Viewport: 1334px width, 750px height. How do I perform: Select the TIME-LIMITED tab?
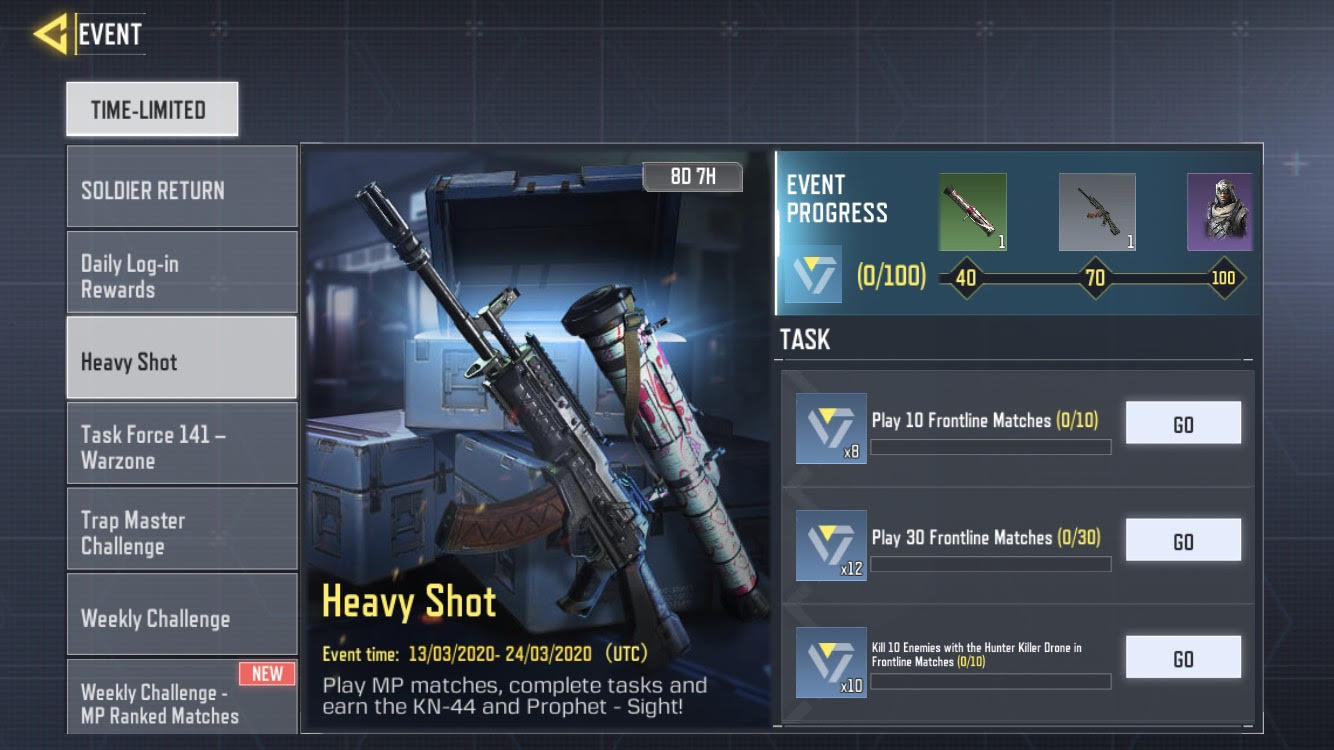pyautogui.click(x=152, y=109)
